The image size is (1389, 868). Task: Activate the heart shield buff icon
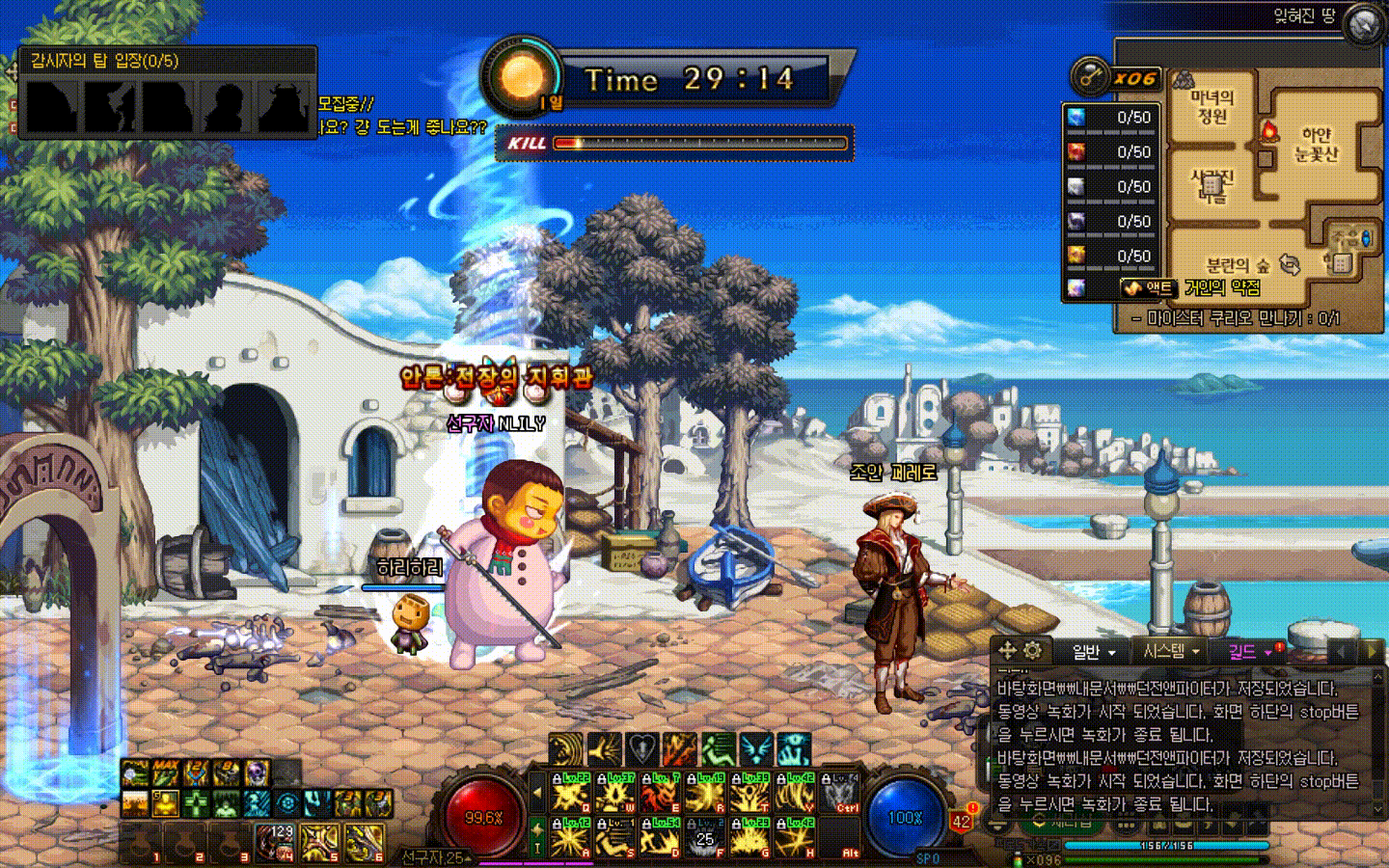[x=642, y=748]
